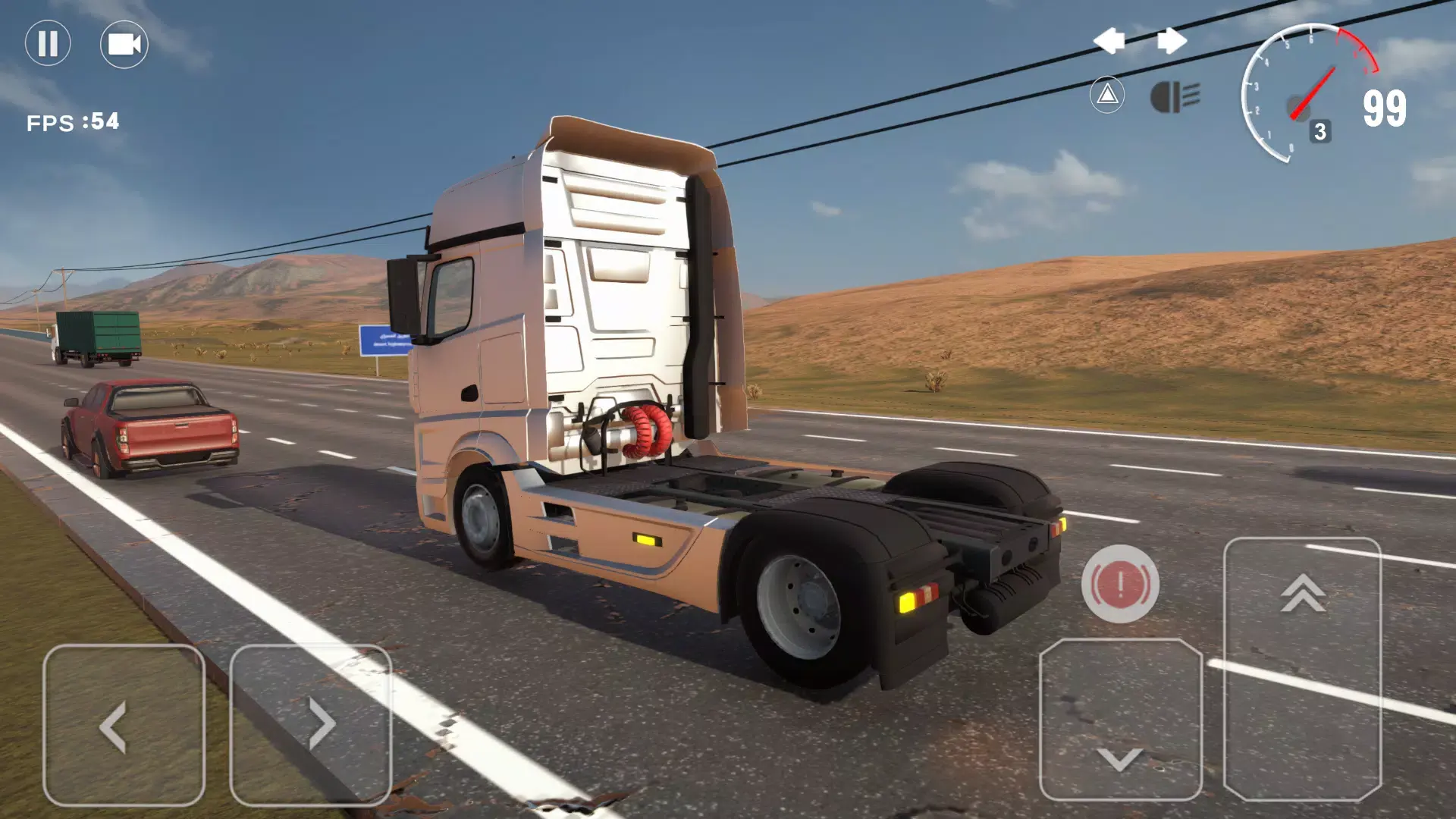Pause the game

coord(47,43)
